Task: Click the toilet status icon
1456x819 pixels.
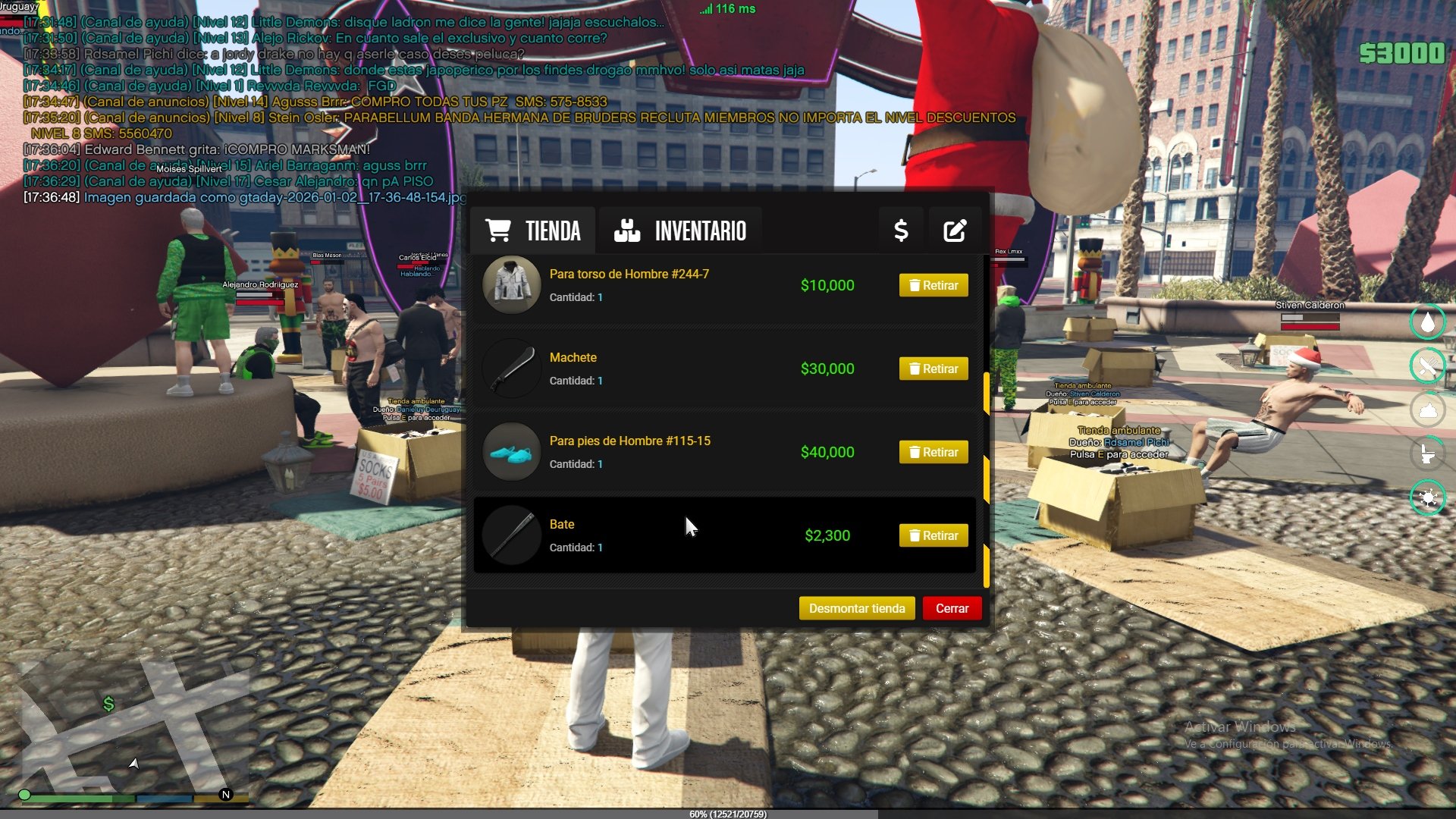Action: [1427, 454]
